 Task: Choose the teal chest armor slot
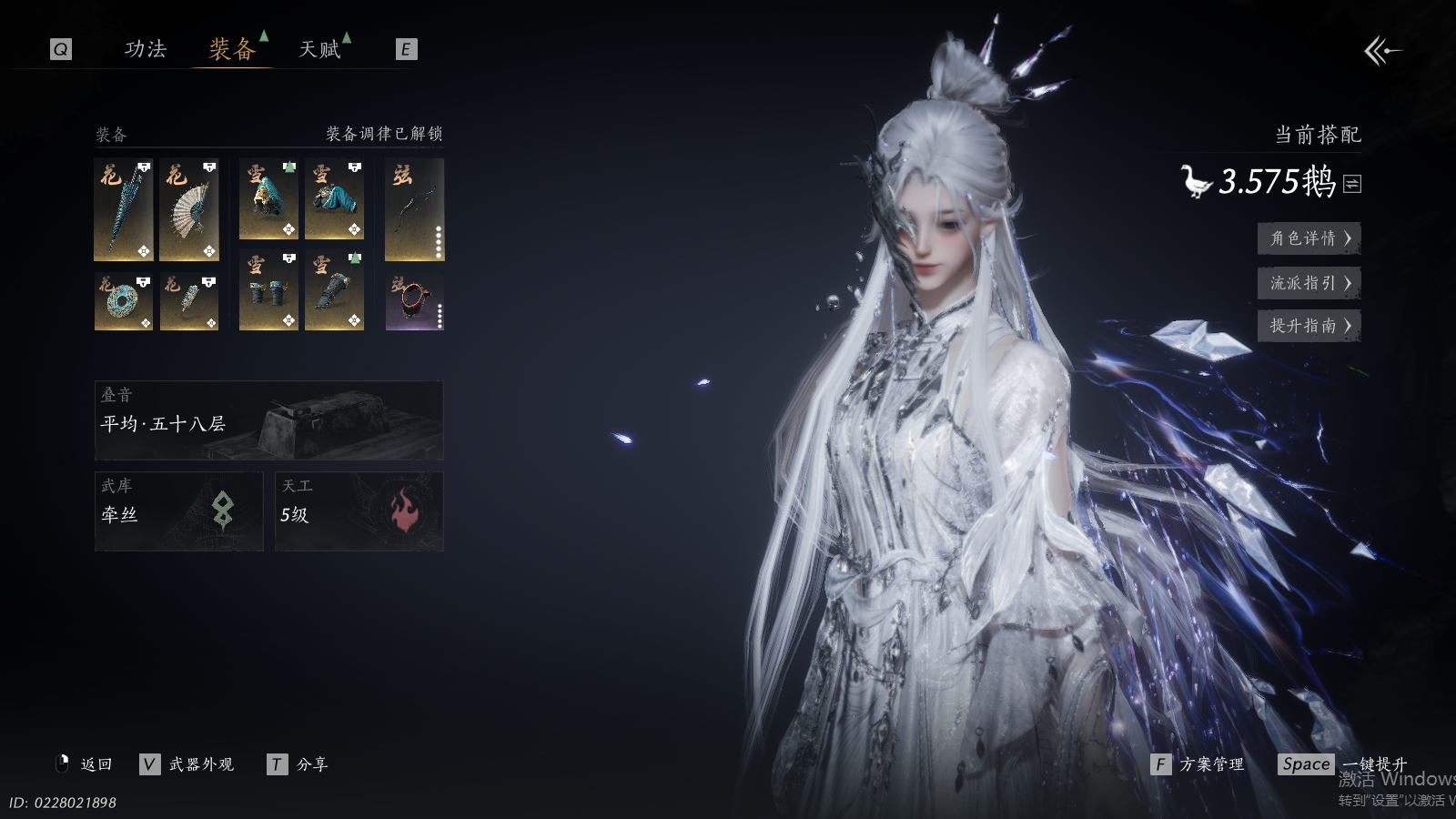(x=334, y=199)
